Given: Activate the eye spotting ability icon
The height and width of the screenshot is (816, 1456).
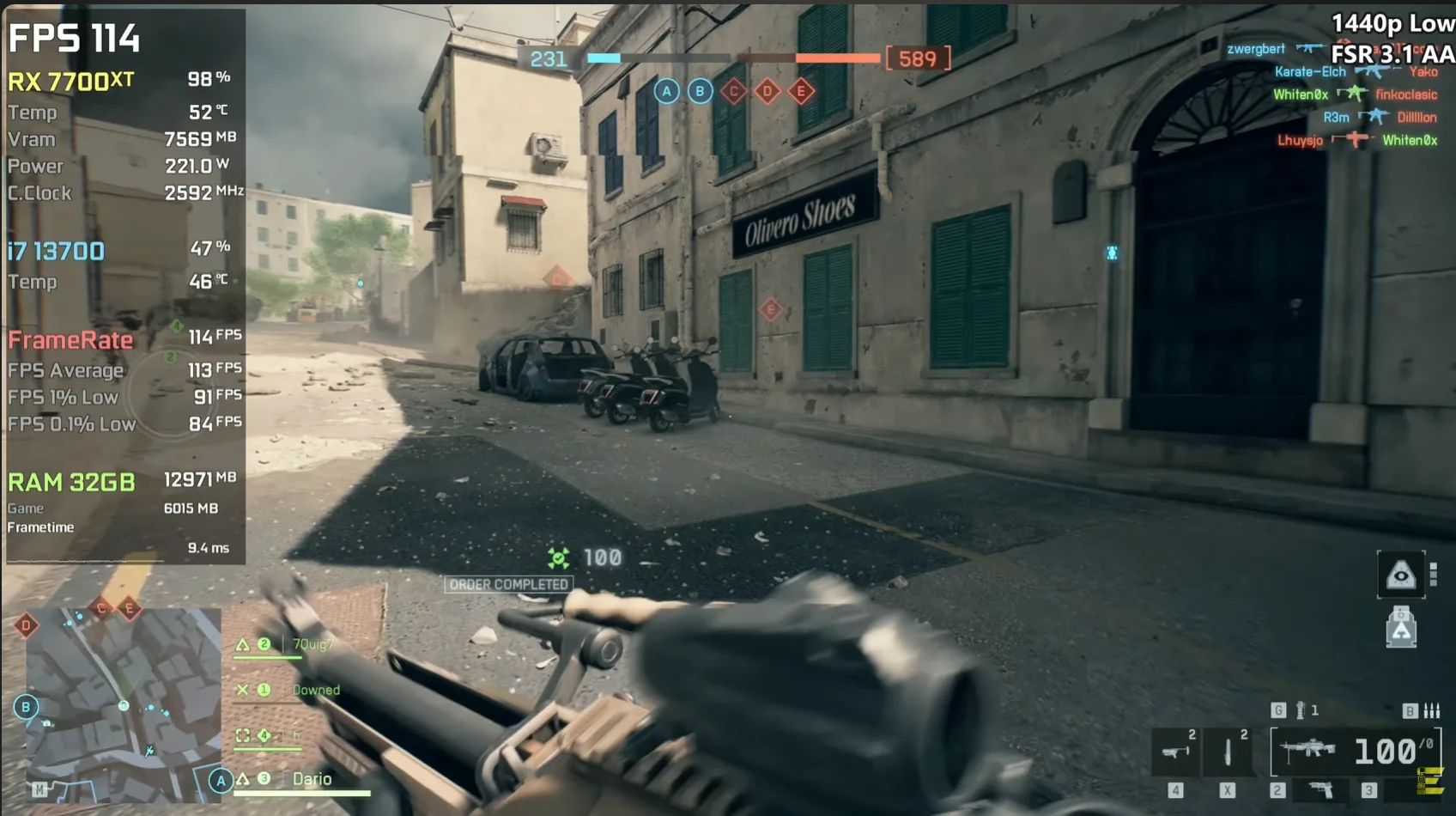Looking at the screenshot, I should click(x=1401, y=575).
